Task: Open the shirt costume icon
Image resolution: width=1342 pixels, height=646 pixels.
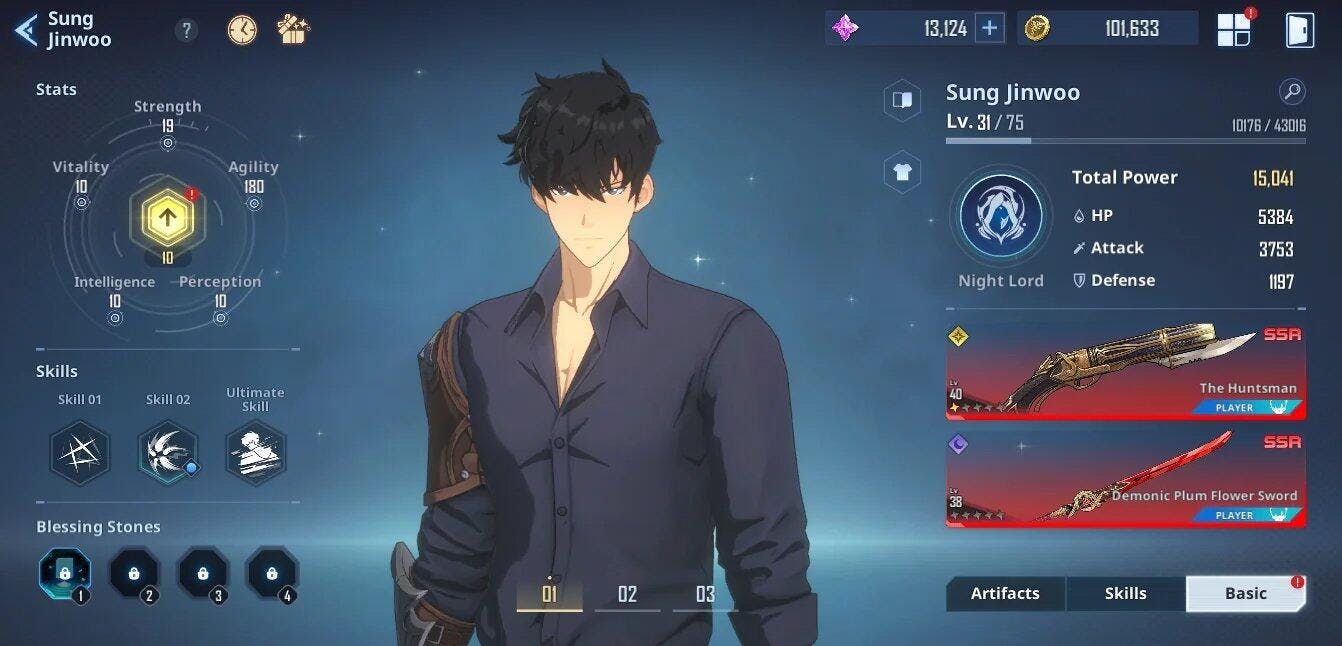Action: [x=902, y=172]
